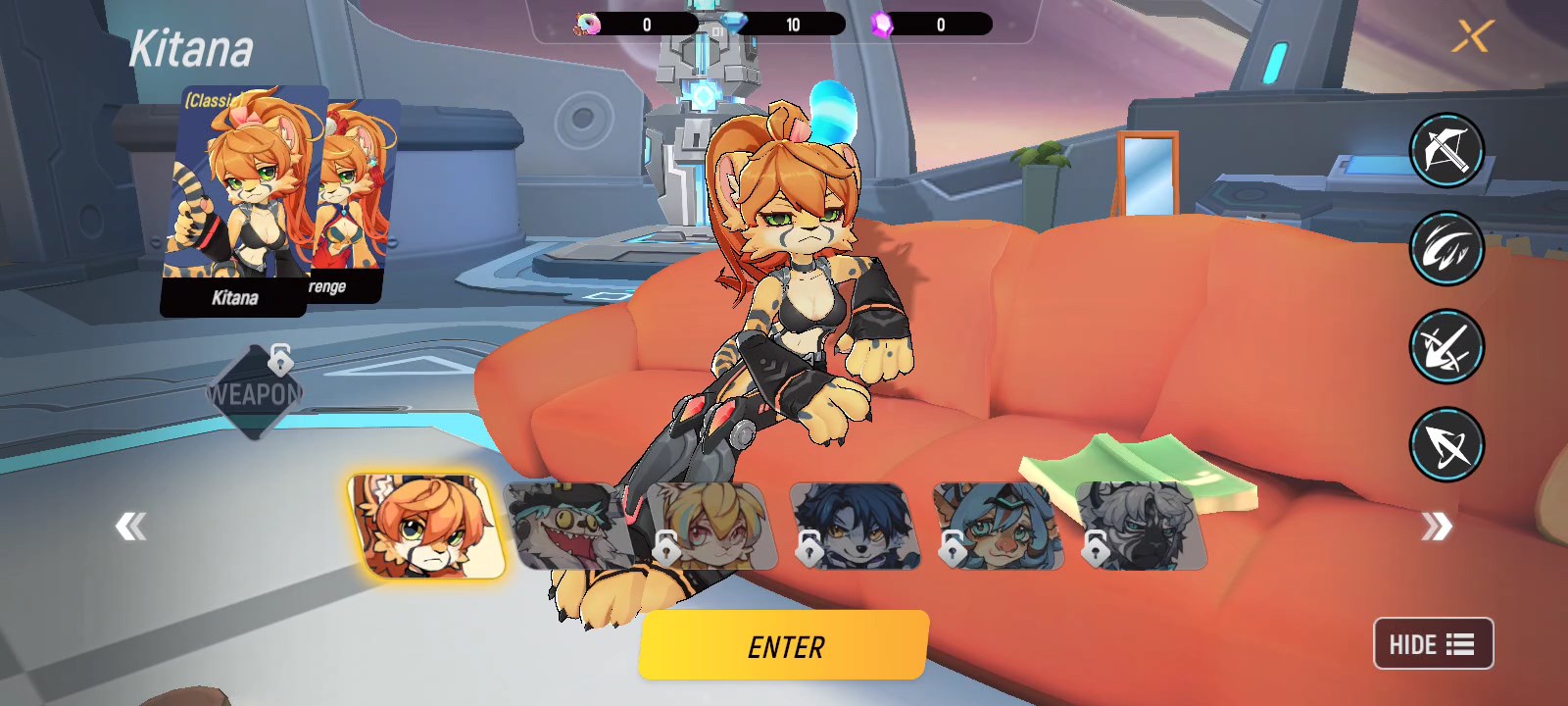View the crossed arrow skill icon
The width and height of the screenshot is (1568, 706).
point(1446,346)
